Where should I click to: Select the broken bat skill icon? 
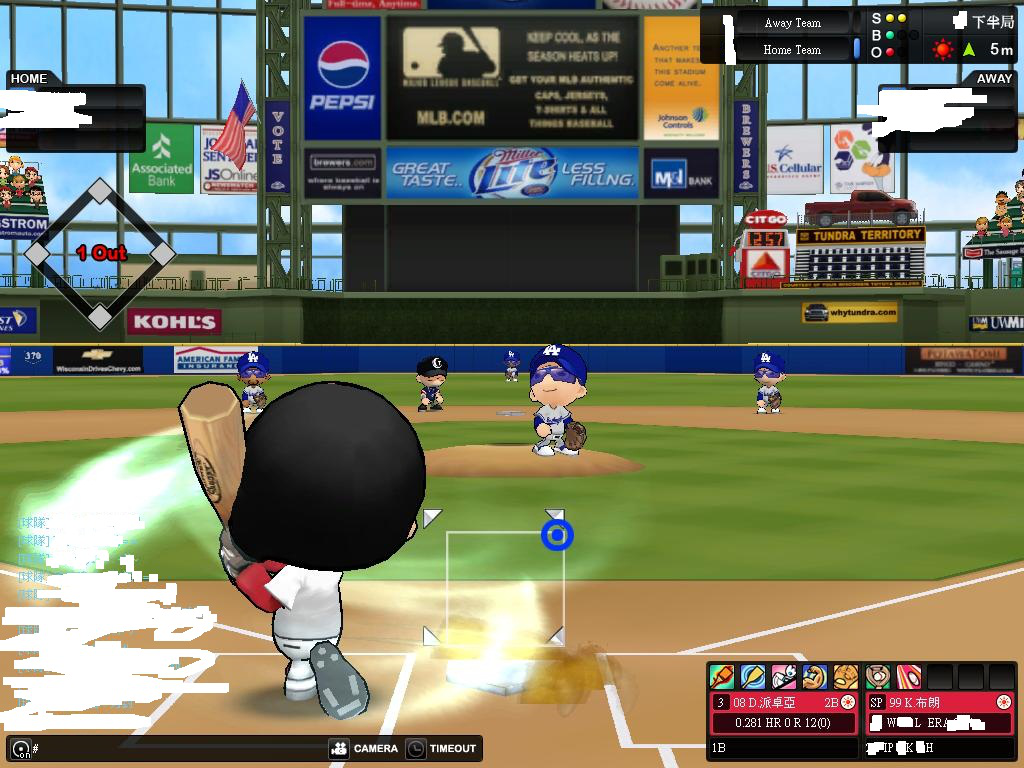coord(721,676)
